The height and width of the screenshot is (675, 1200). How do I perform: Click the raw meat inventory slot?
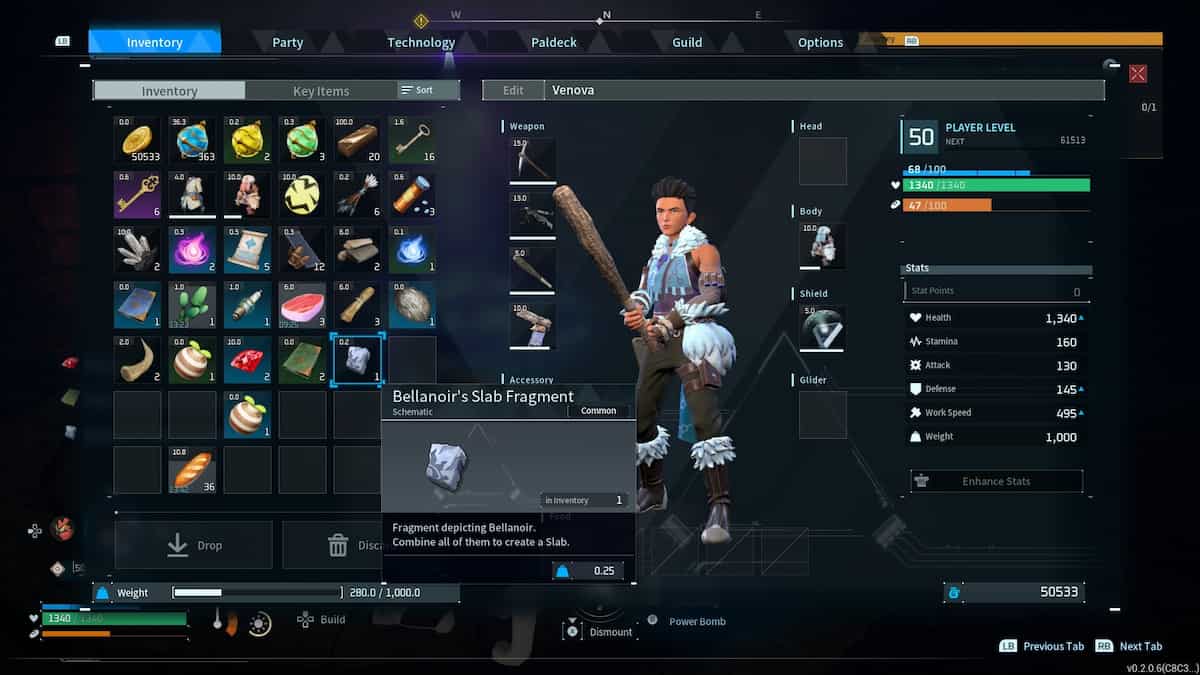click(x=302, y=304)
